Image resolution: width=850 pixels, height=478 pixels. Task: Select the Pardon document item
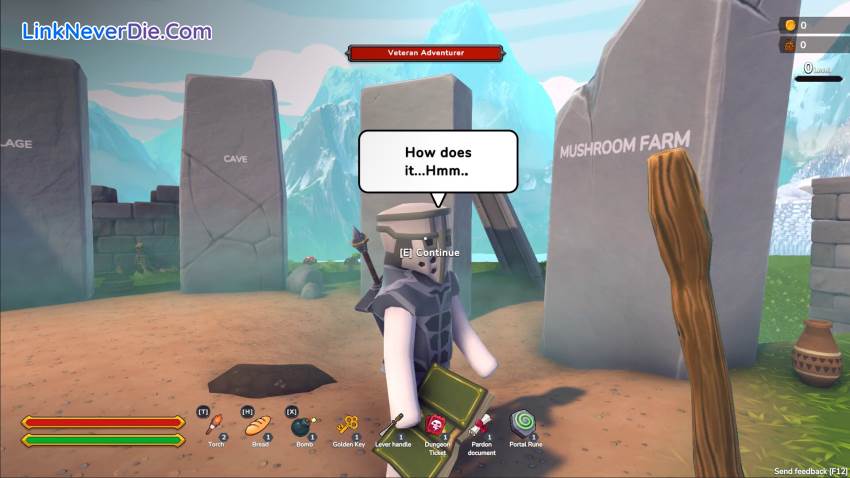pyautogui.click(x=480, y=426)
